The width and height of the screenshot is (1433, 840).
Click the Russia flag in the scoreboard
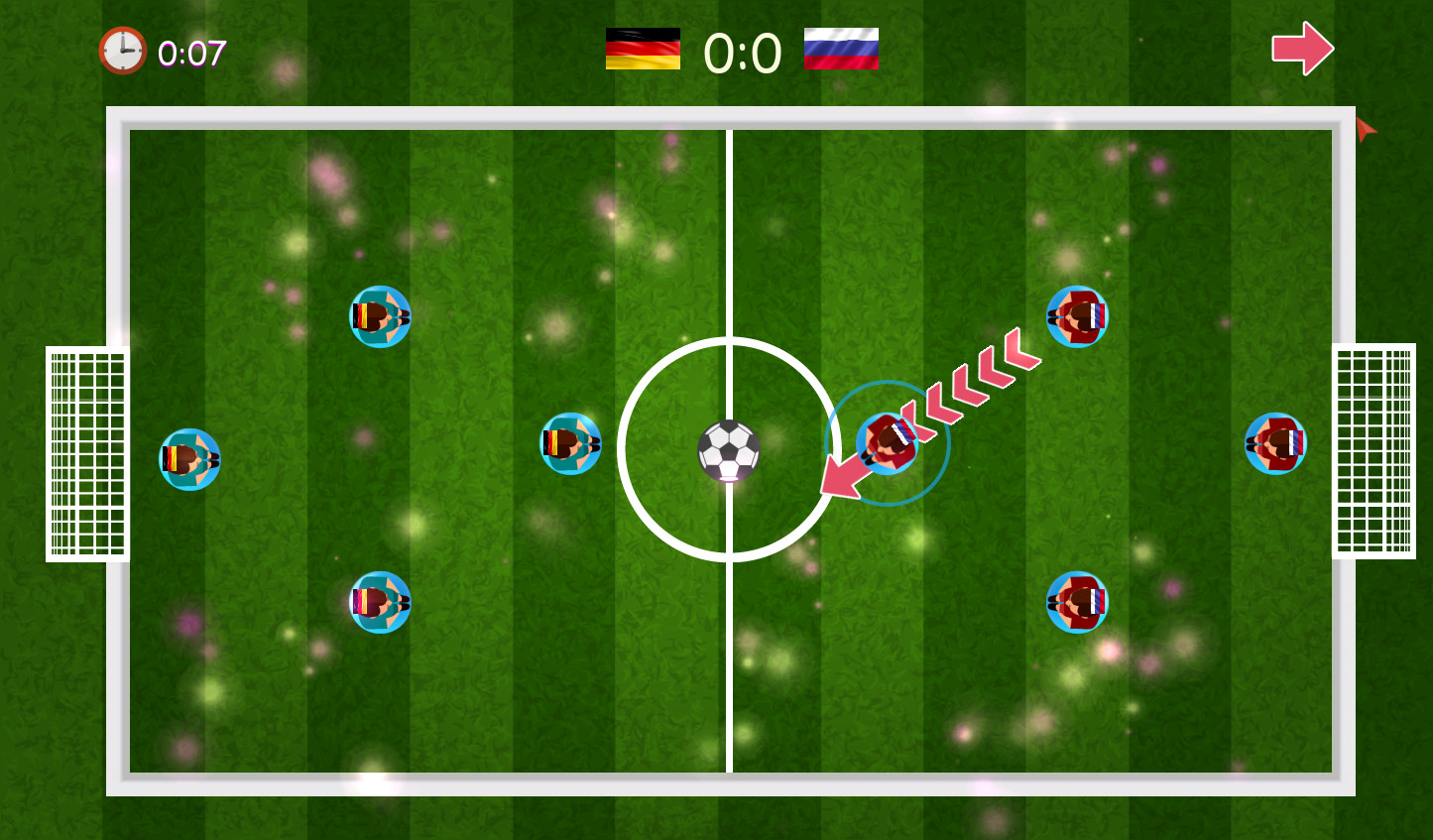[x=840, y=50]
